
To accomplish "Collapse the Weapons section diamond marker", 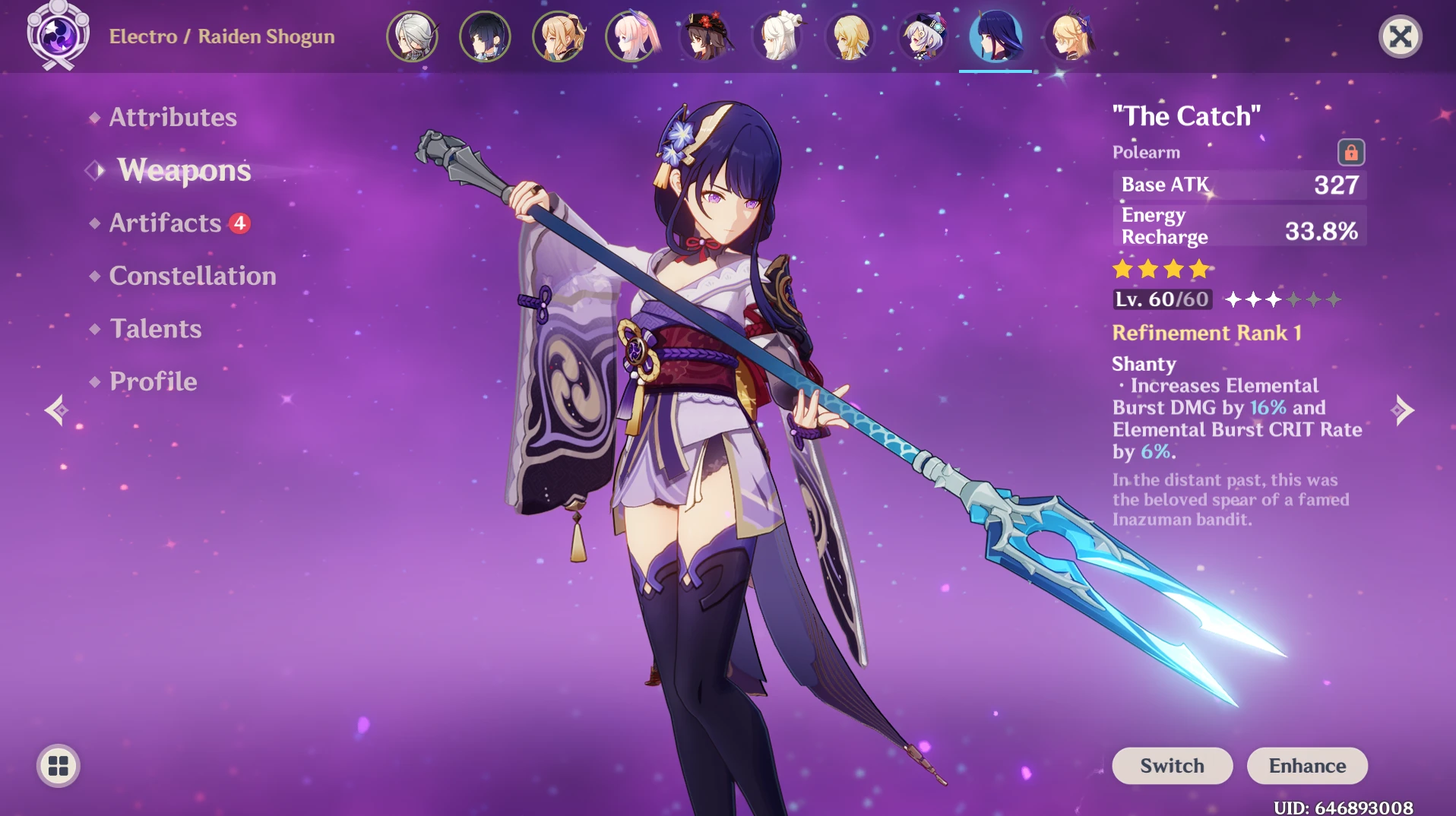I will tap(93, 170).
